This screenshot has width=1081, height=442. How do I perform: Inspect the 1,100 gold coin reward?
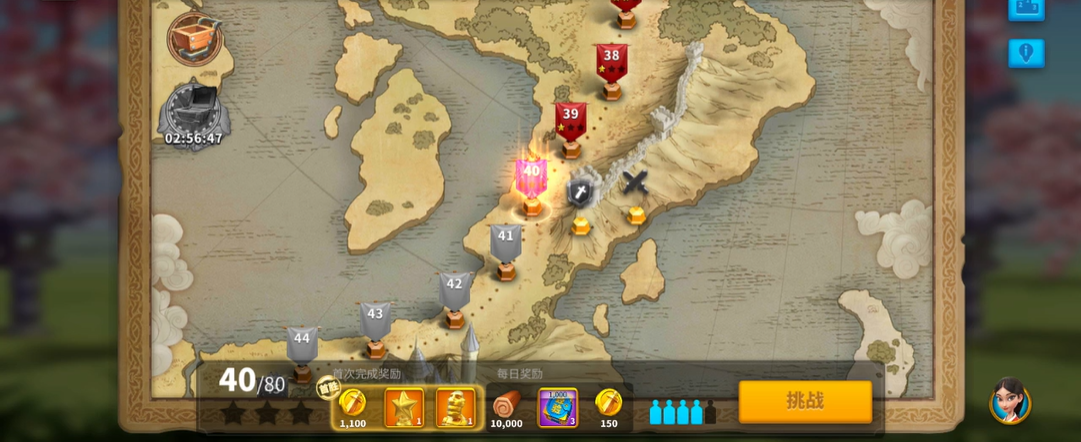pyautogui.click(x=352, y=405)
